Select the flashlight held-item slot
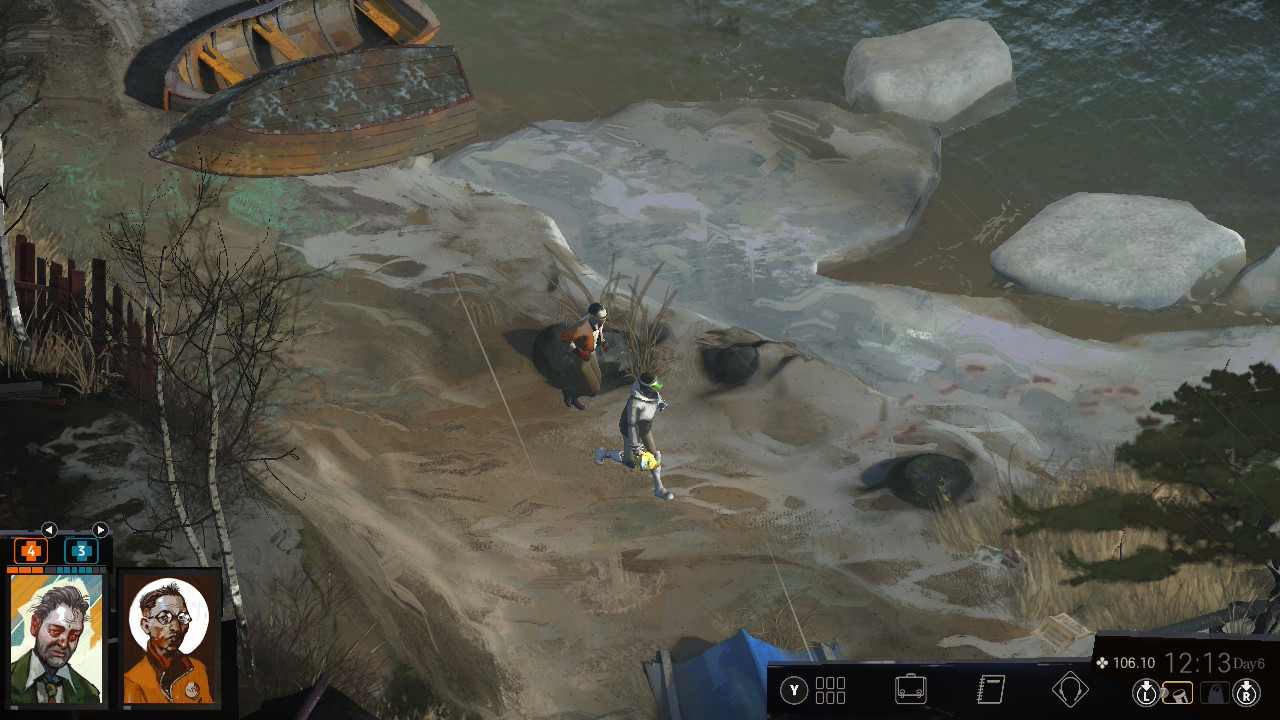 click(1178, 691)
